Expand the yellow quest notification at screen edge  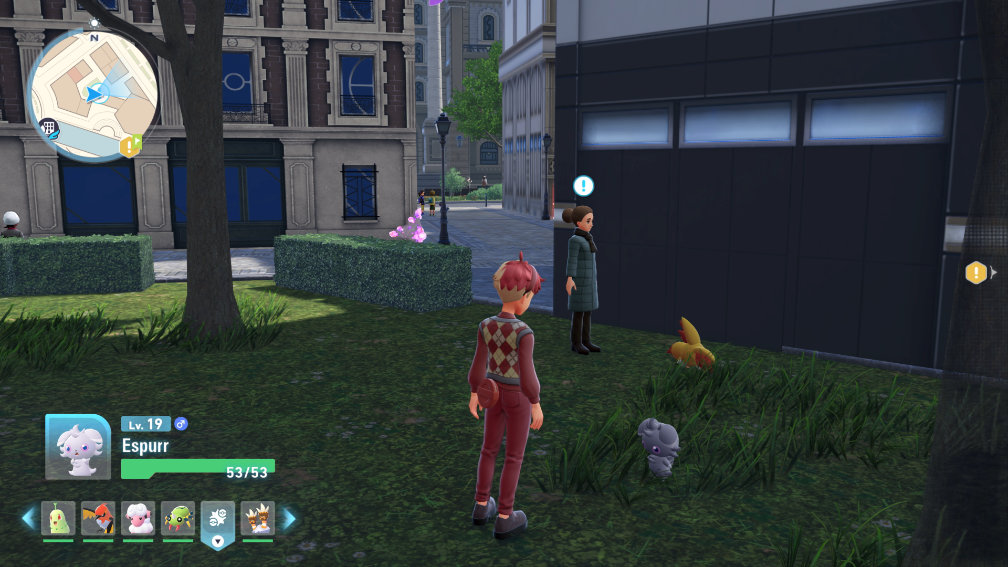click(x=977, y=272)
